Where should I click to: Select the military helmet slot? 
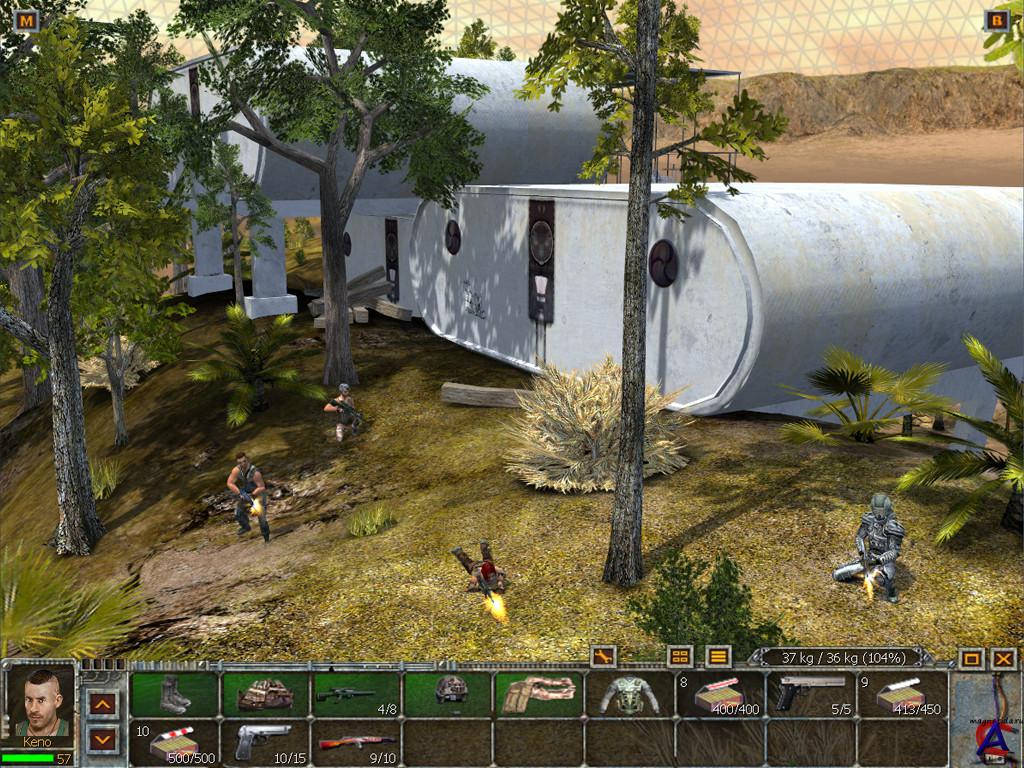click(x=448, y=694)
